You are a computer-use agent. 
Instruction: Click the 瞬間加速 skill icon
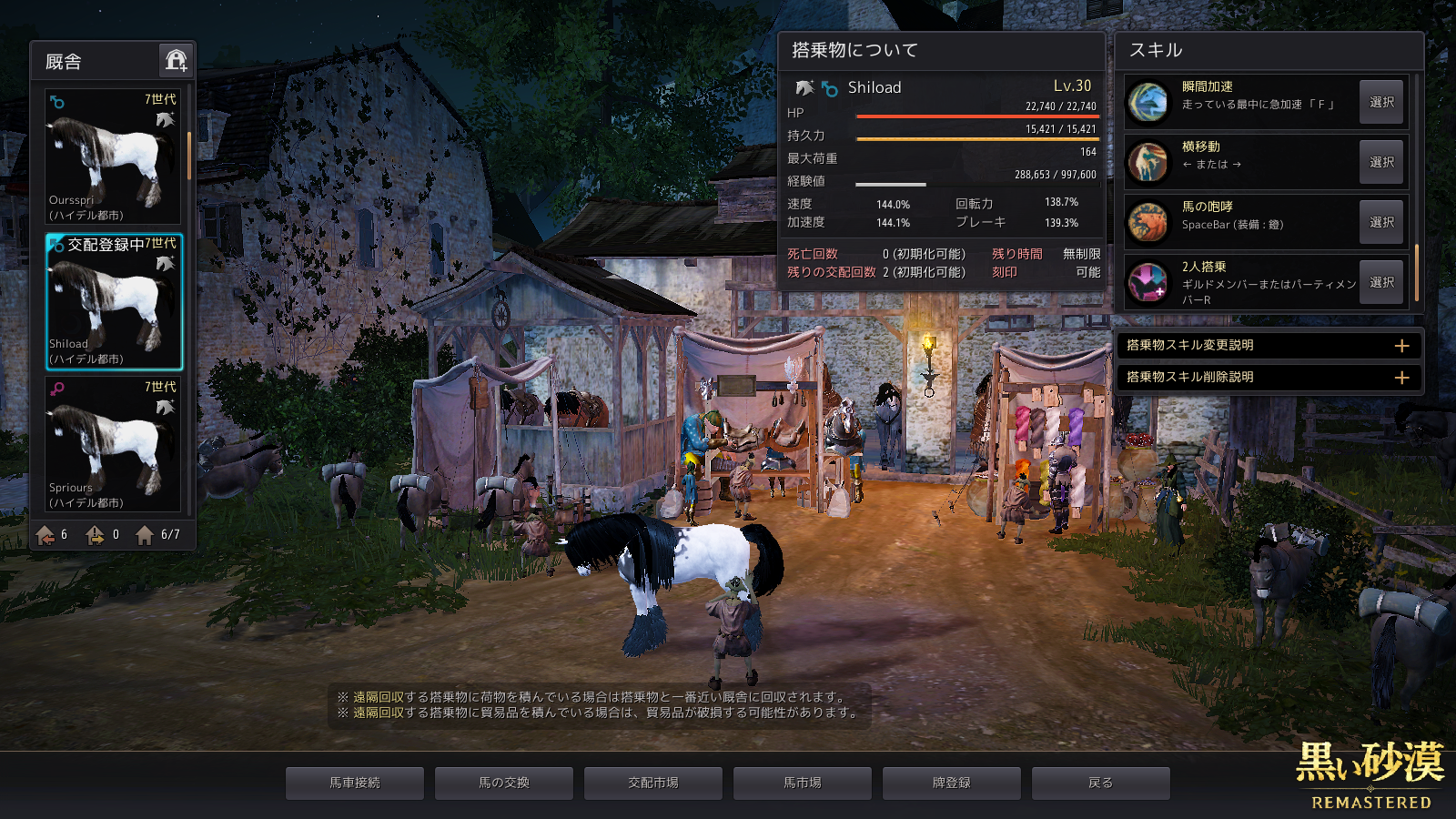(1148, 102)
